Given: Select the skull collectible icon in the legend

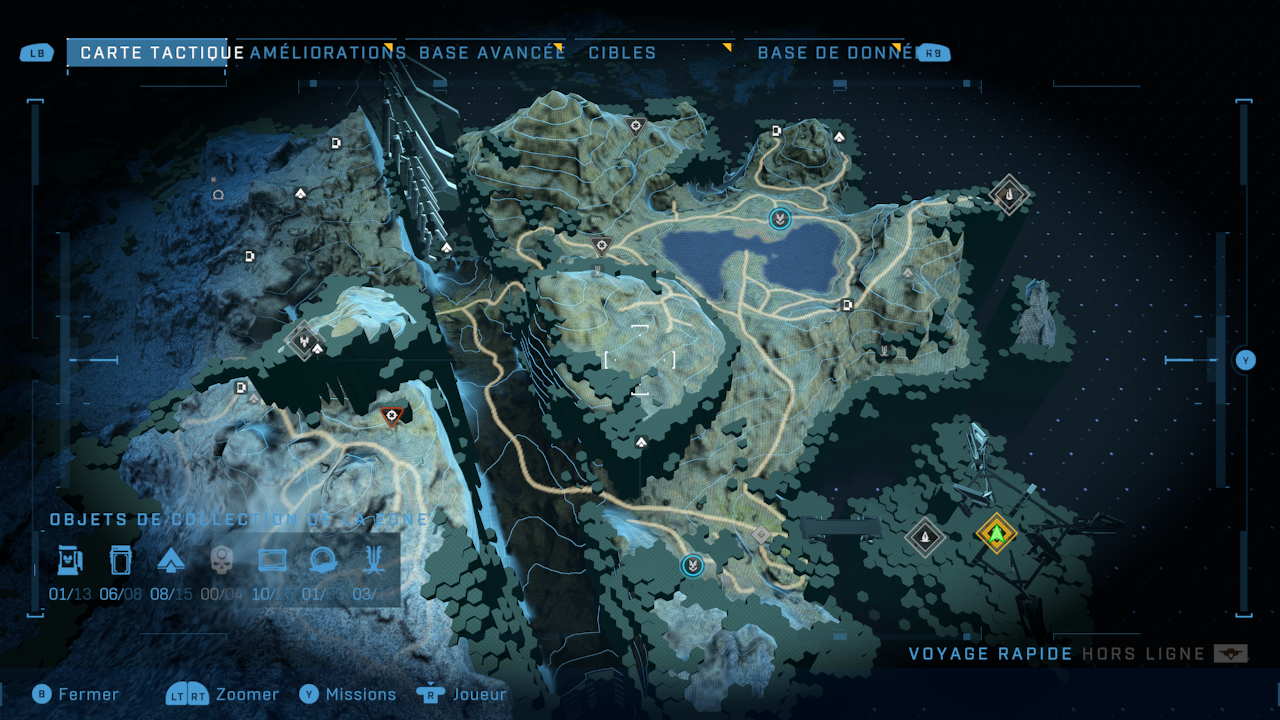Looking at the screenshot, I should 221,561.
